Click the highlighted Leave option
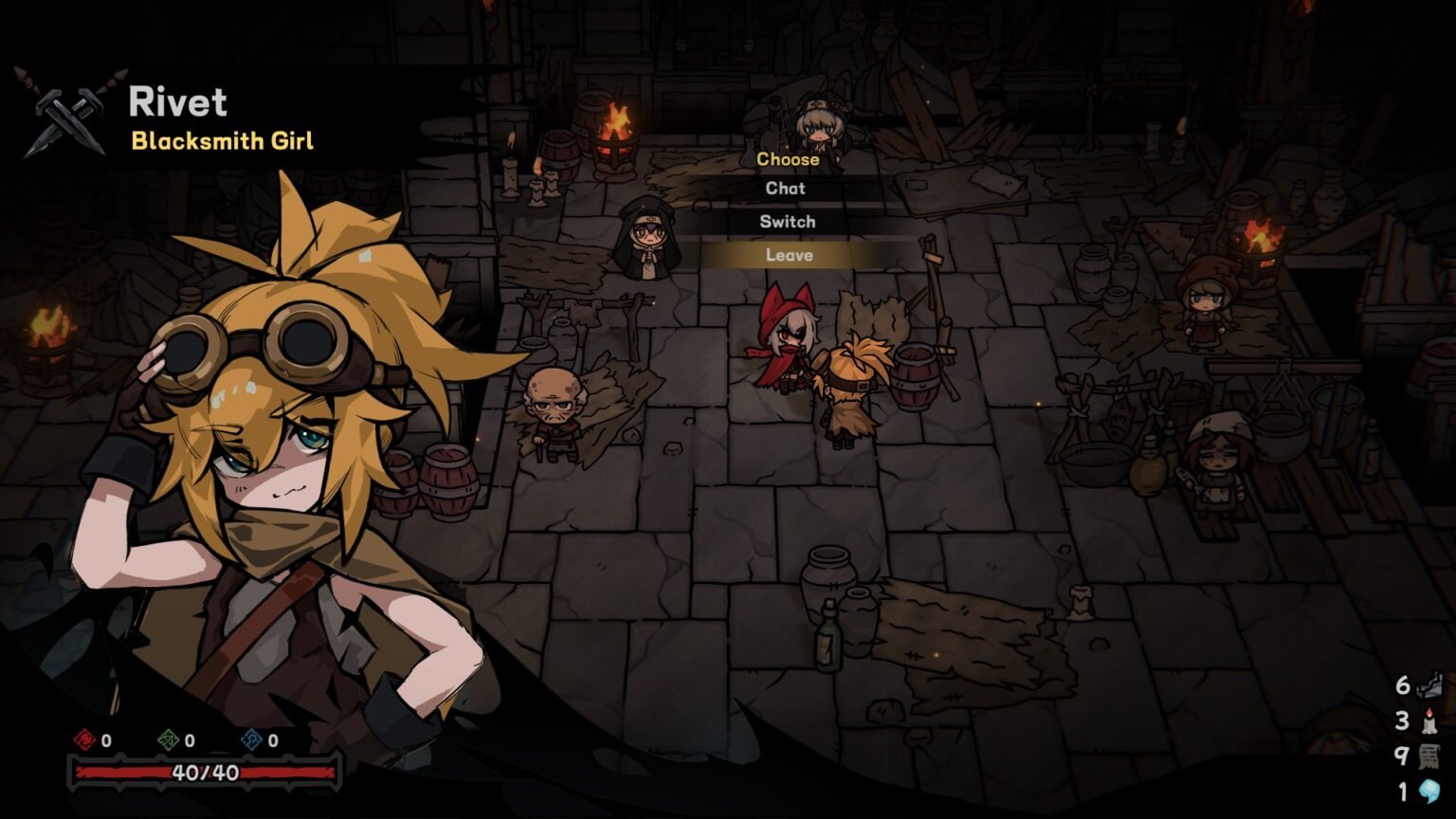The image size is (1456, 819). (790, 254)
